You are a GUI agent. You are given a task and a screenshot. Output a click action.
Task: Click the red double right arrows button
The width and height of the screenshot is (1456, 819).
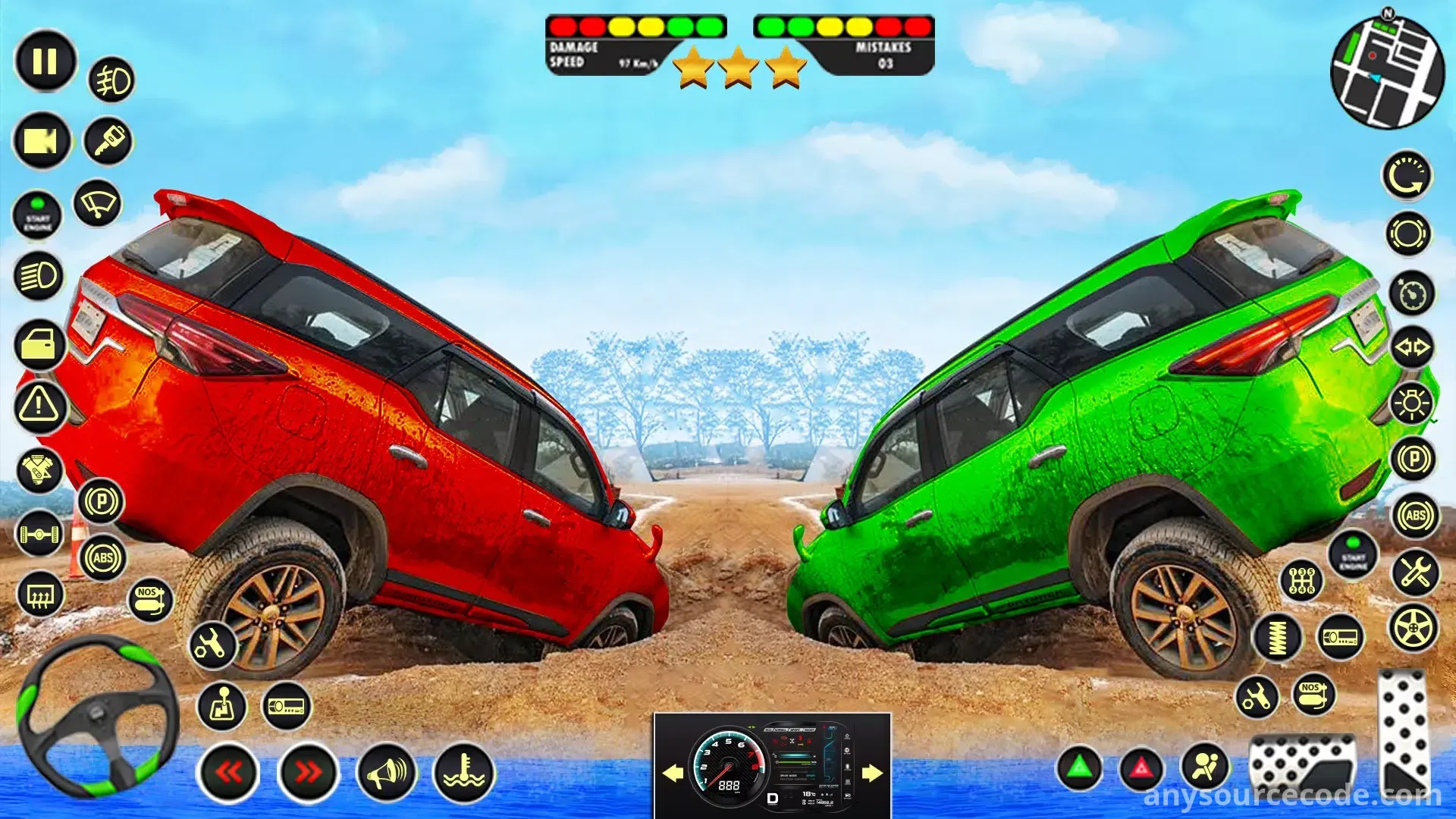[308, 773]
